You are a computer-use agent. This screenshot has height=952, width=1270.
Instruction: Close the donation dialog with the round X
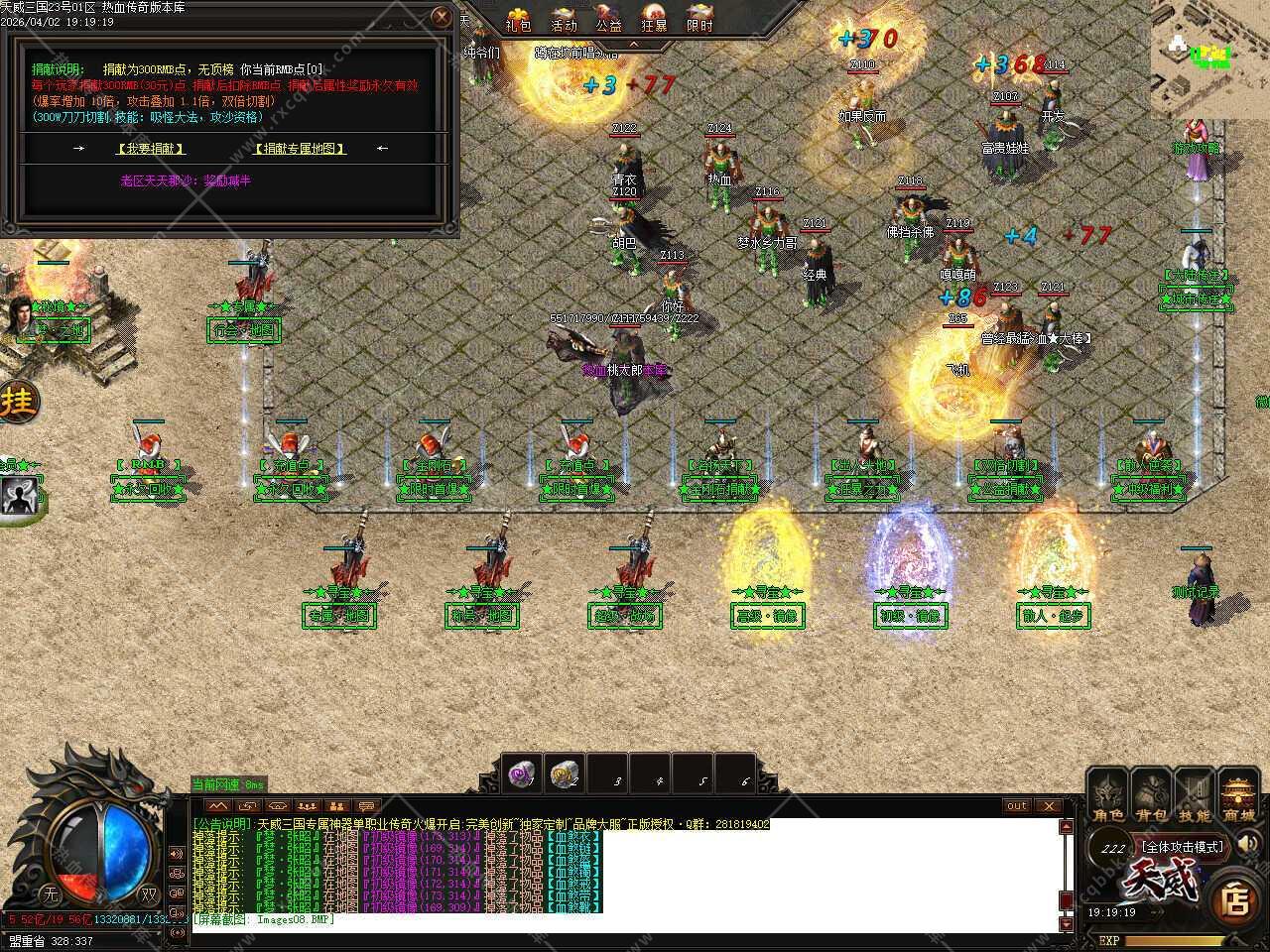pyautogui.click(x=442, y=16)
